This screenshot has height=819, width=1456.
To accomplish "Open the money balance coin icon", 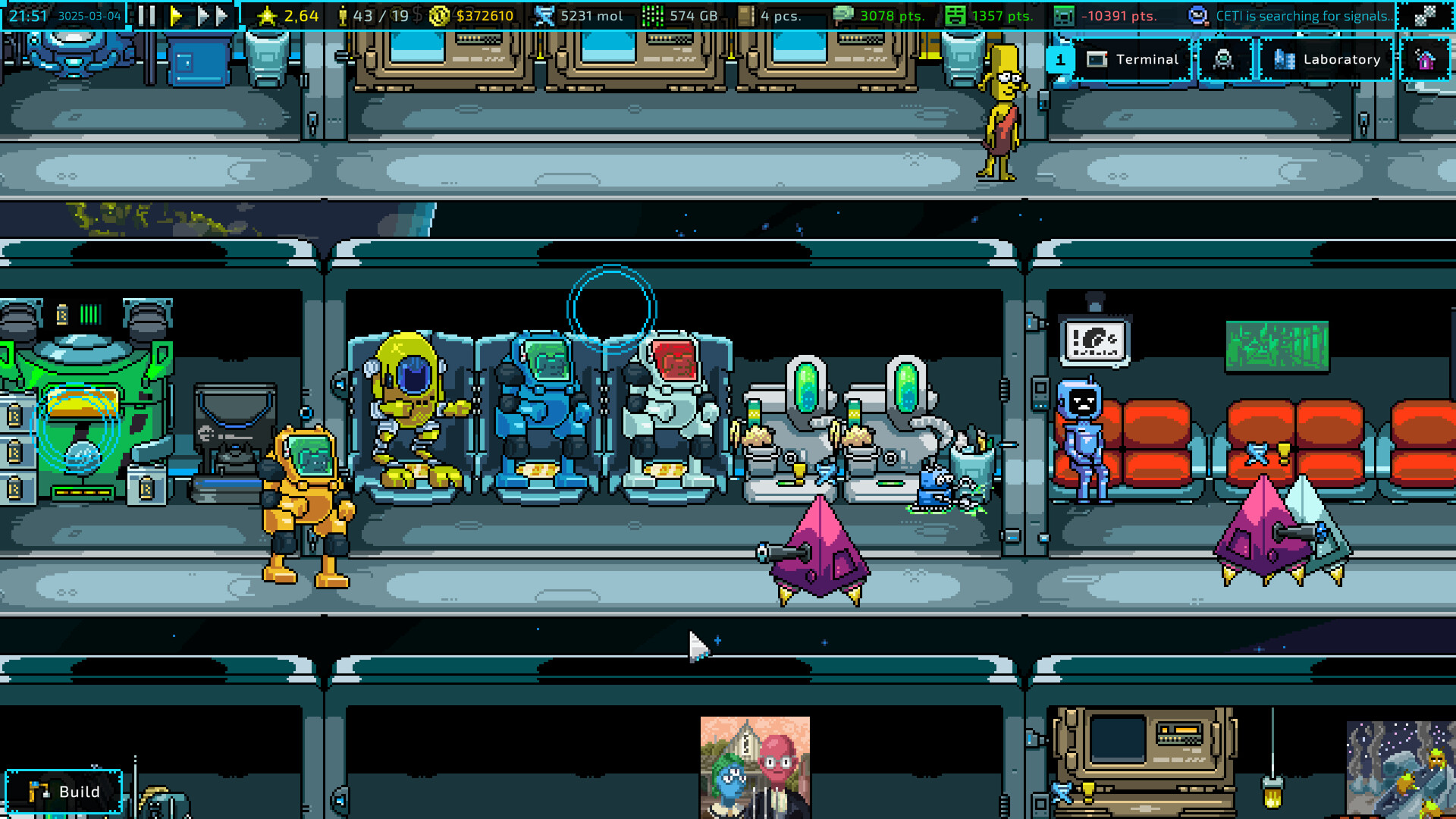I will click(437, 14).
